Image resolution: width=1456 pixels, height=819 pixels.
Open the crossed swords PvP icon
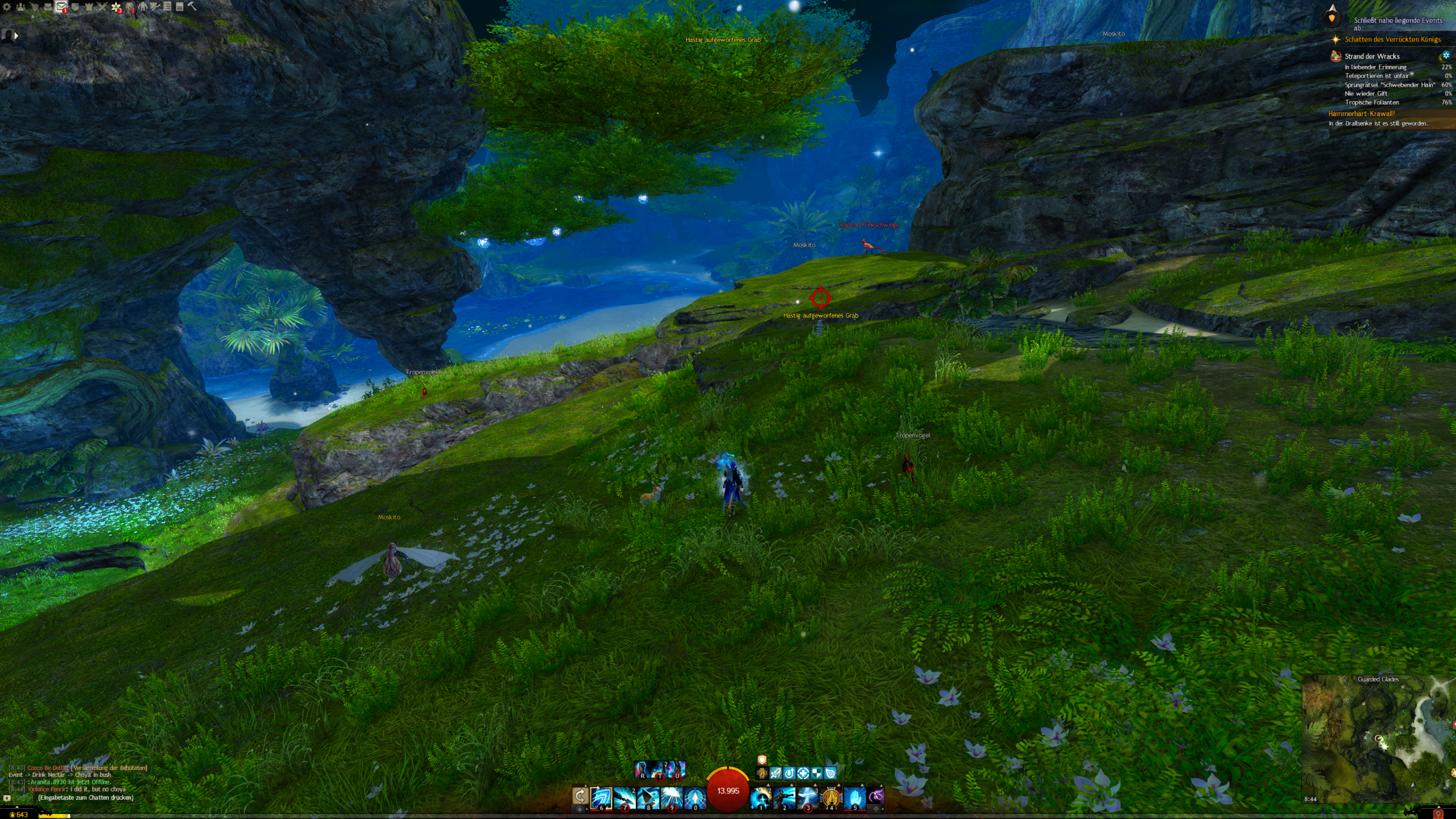click(102, 7)
